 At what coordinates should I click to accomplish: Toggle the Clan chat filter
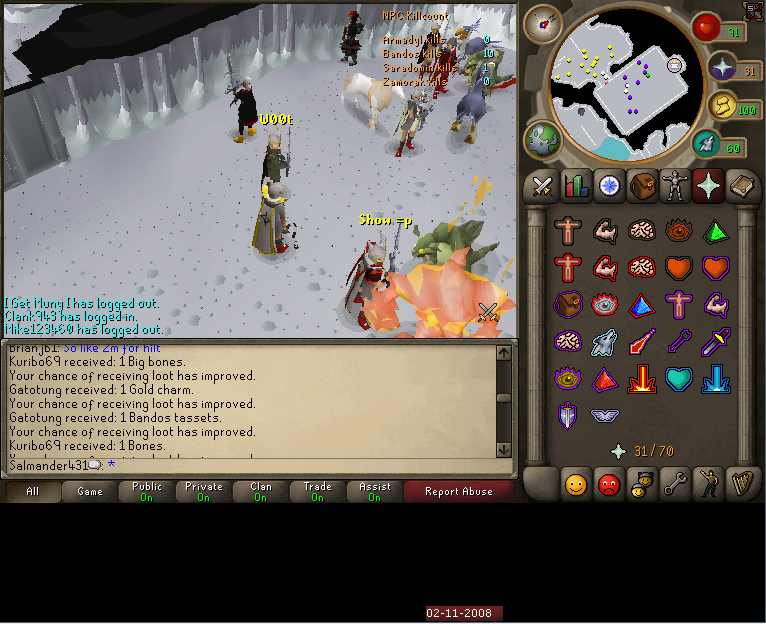point(261,491)
